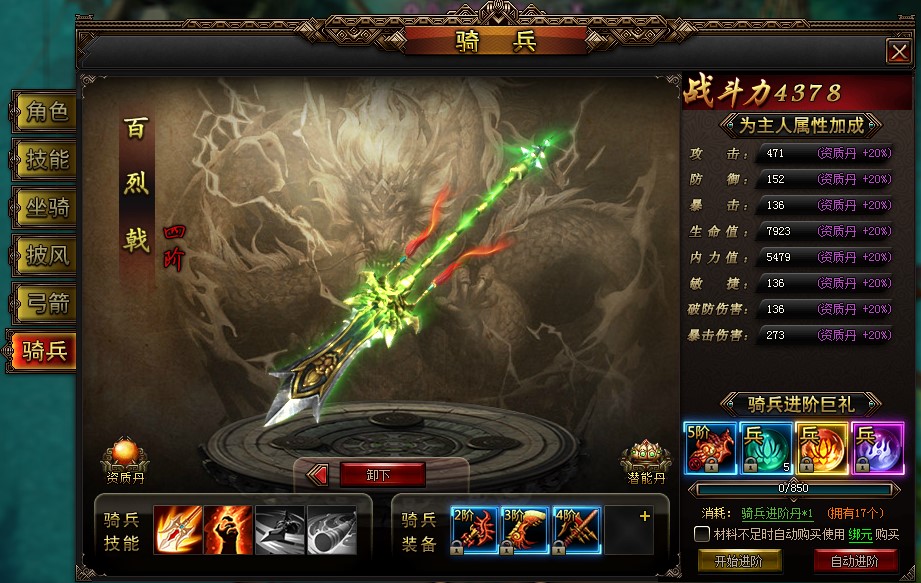Select the flaming spear cavalry skill
This screenshot has width=921, height=583.
pyautogui.click(x=177, y=530)
